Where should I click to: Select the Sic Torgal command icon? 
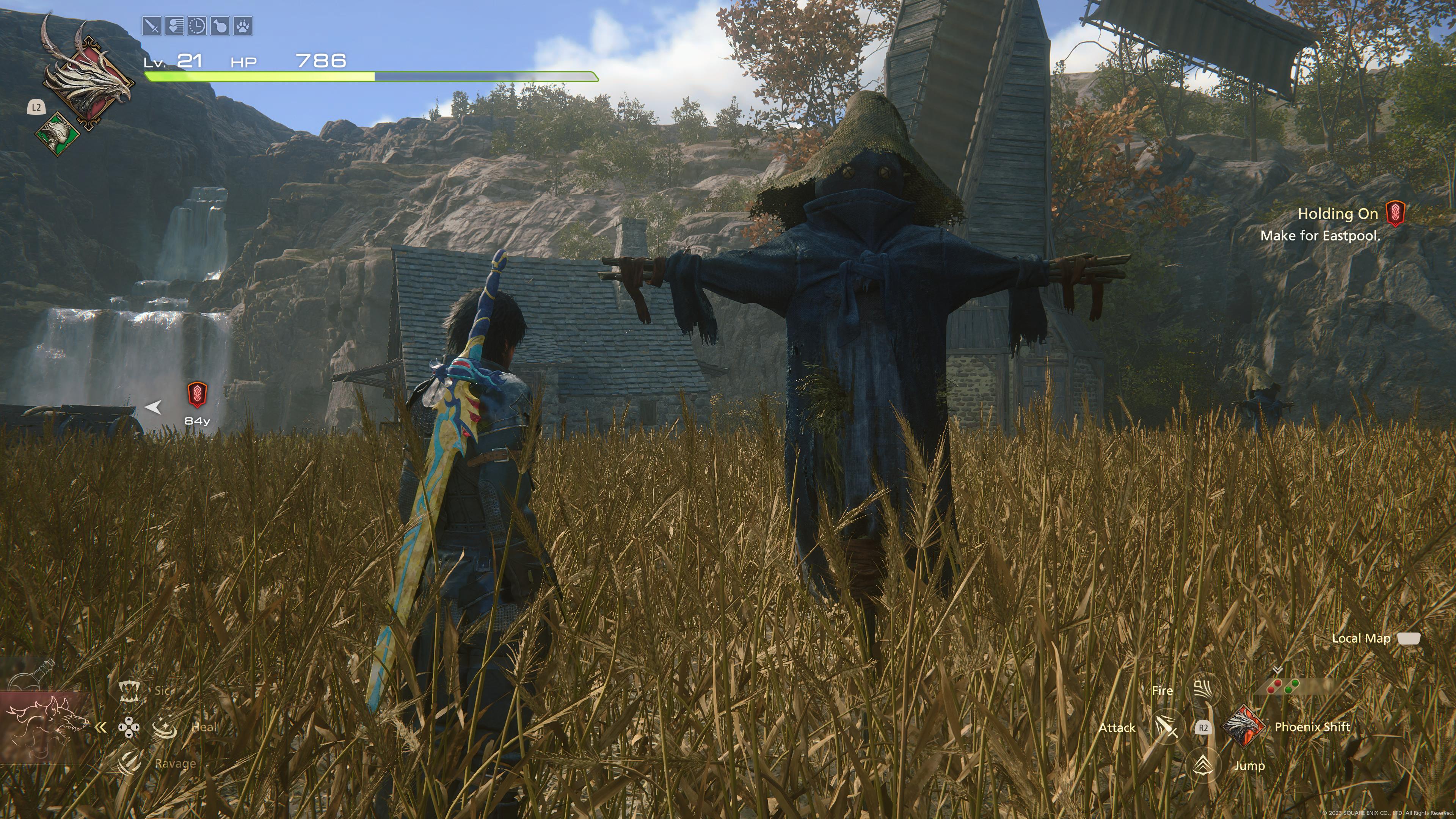[129, 691]
